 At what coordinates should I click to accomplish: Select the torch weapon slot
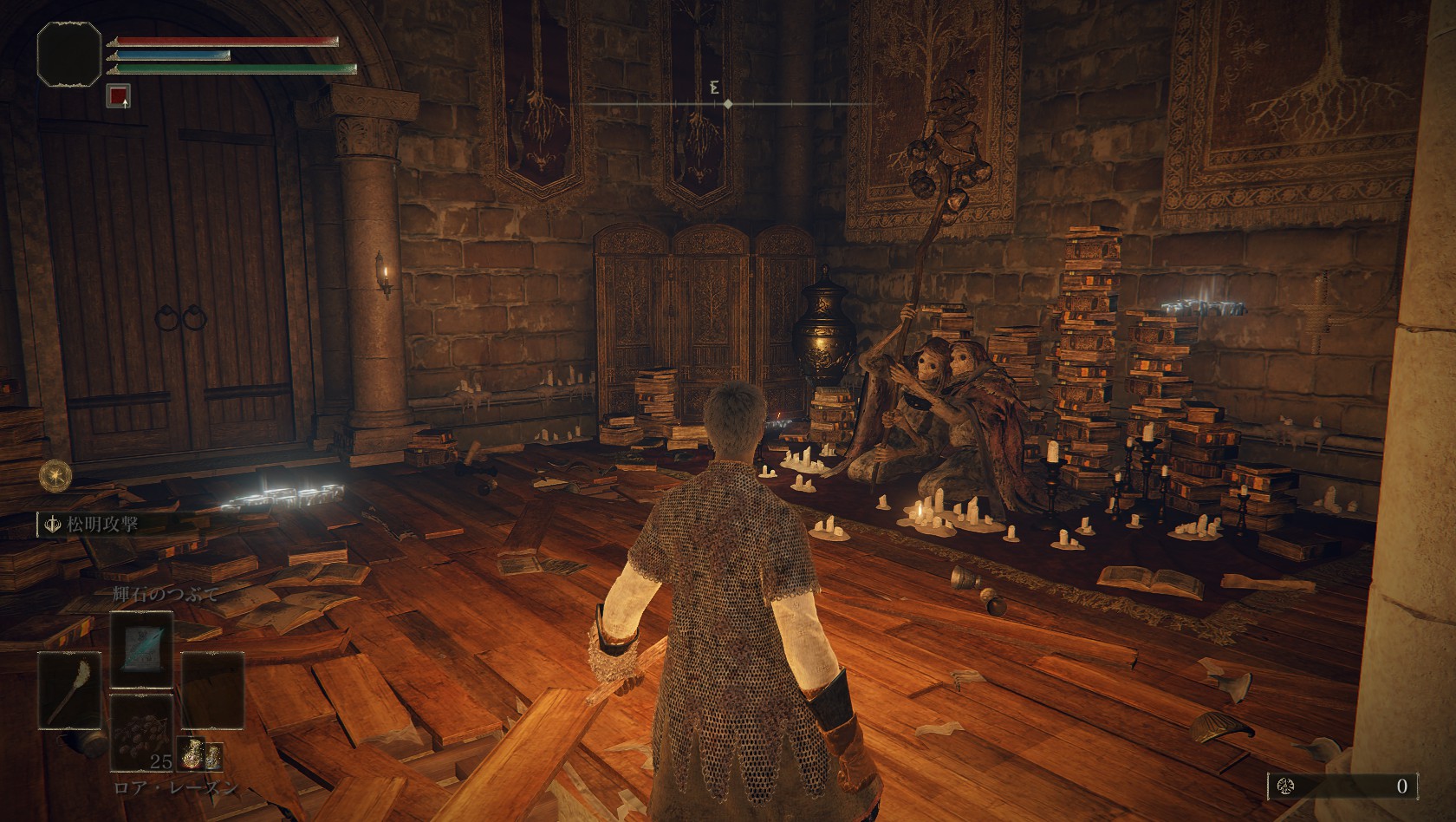(69, 689)
